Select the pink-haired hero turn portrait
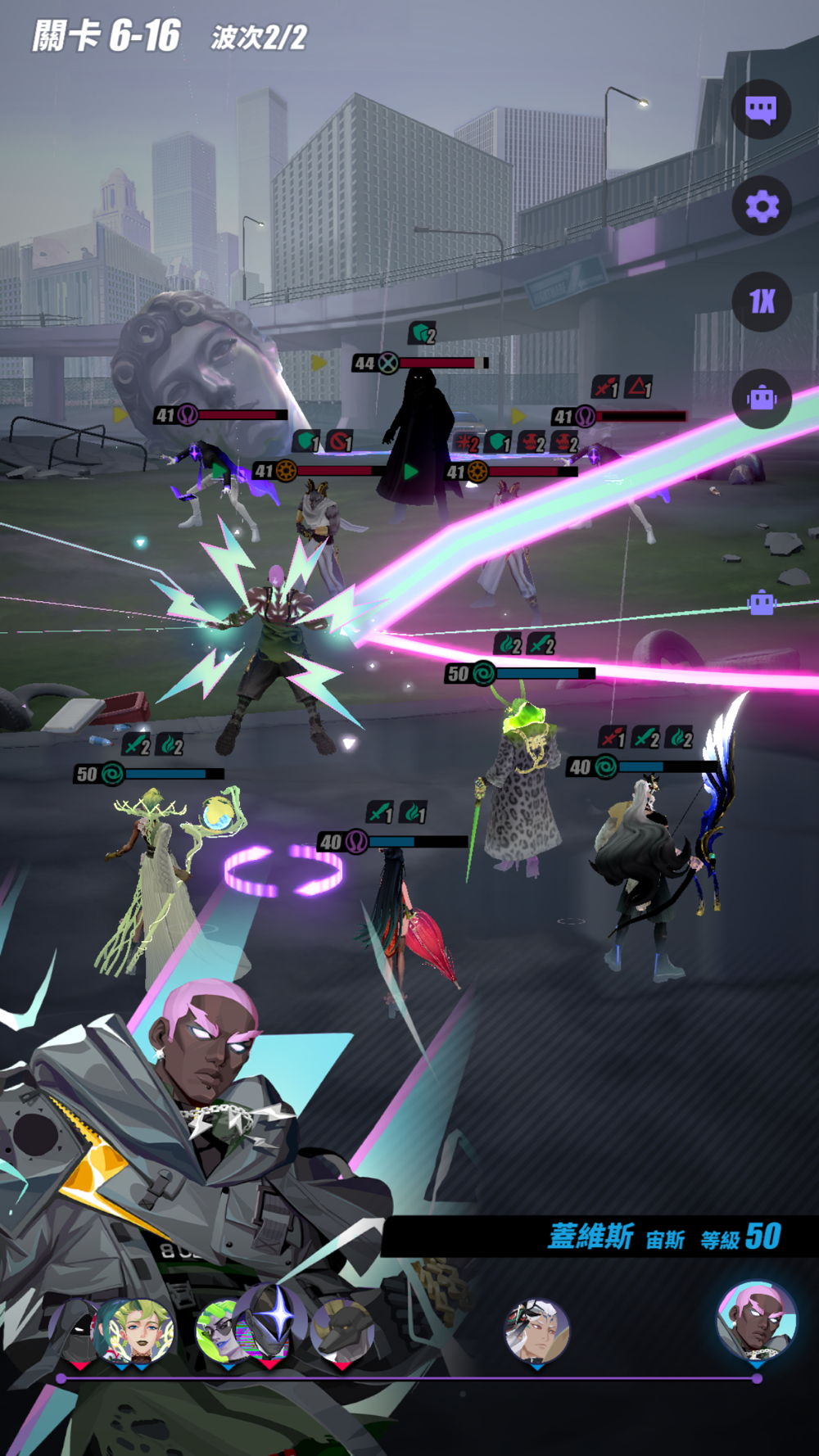This screenshot has width=819, height=1456. (x=756, y=1322)
